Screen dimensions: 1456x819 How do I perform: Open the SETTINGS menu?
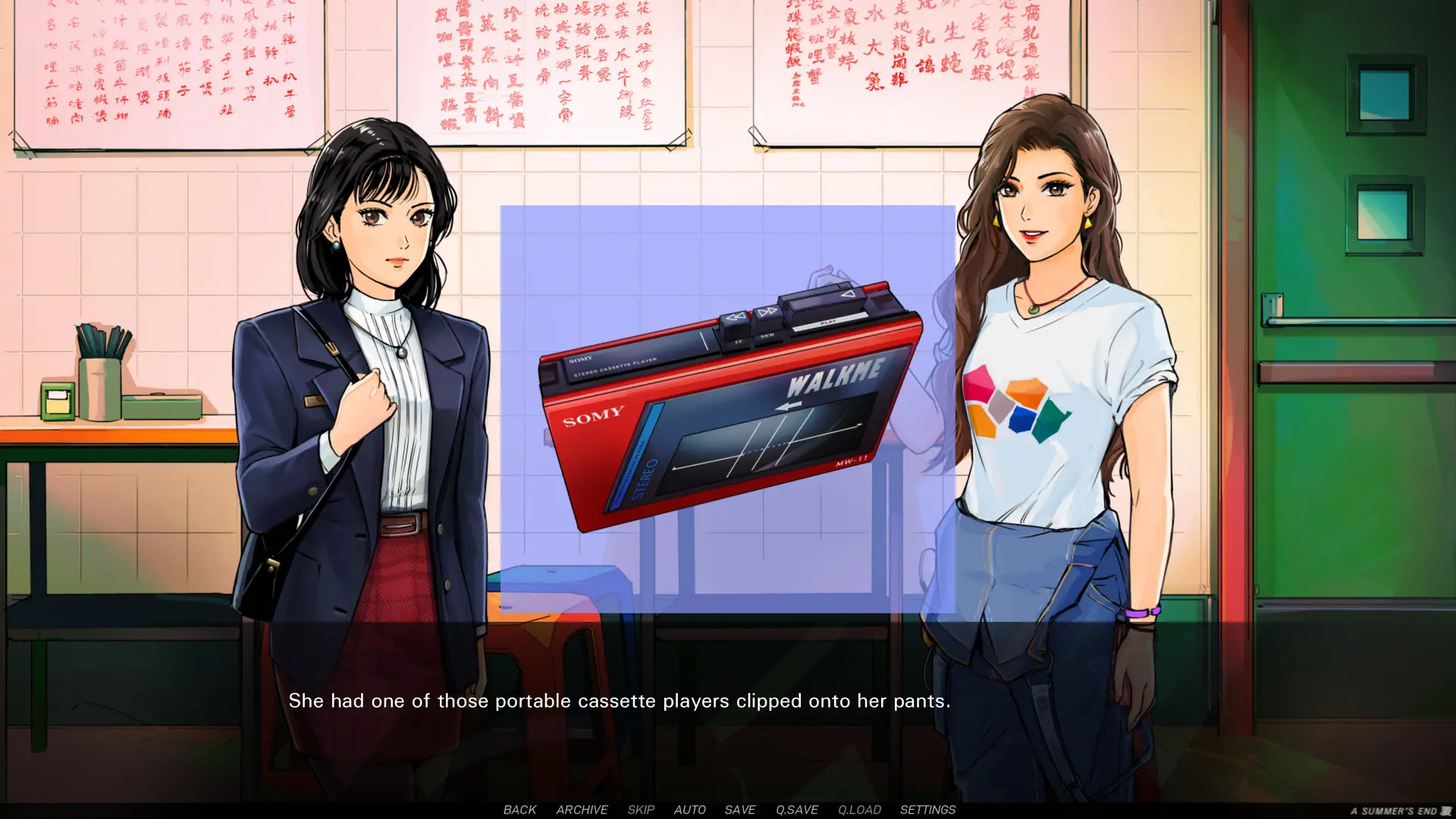click(927, 809)
